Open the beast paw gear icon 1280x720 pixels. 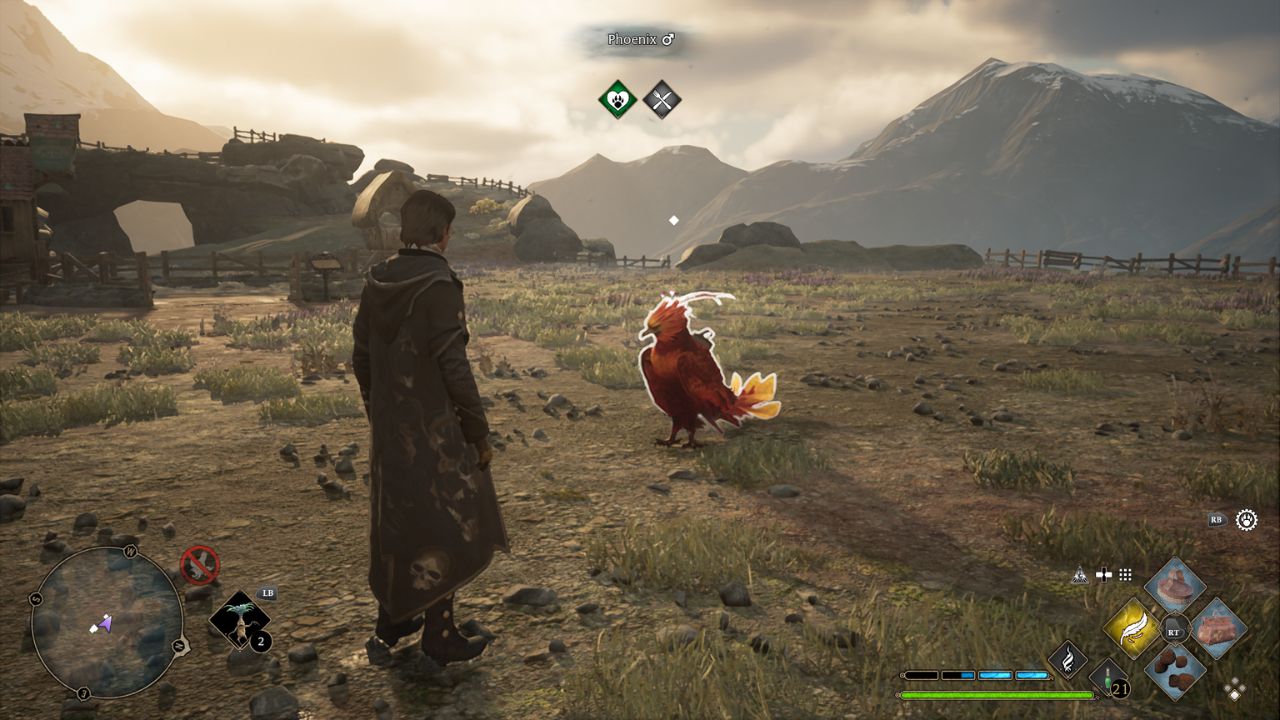[x=1246, y=519]
